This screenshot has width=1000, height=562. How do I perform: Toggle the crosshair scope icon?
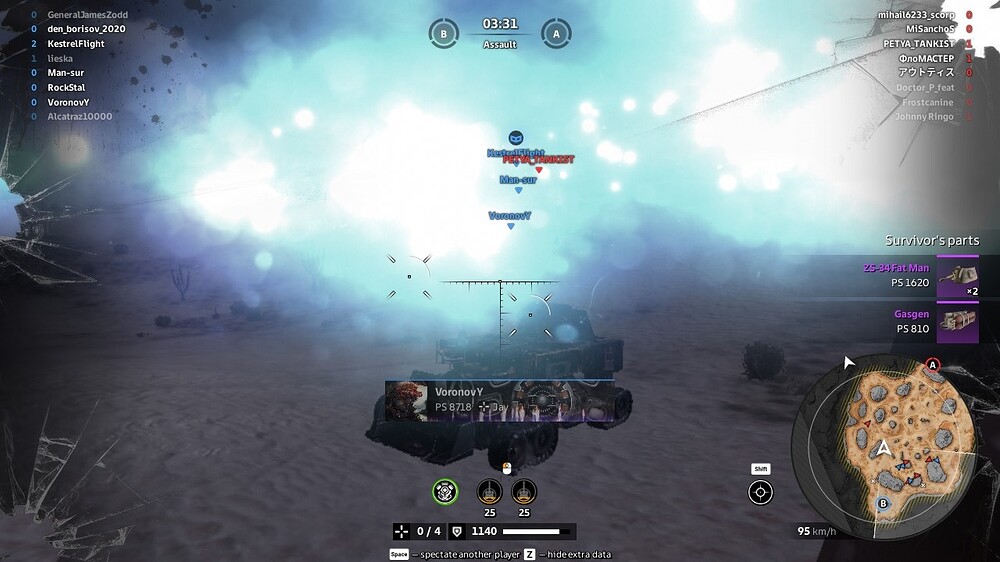pyautogui.click(x=761, y=492)
